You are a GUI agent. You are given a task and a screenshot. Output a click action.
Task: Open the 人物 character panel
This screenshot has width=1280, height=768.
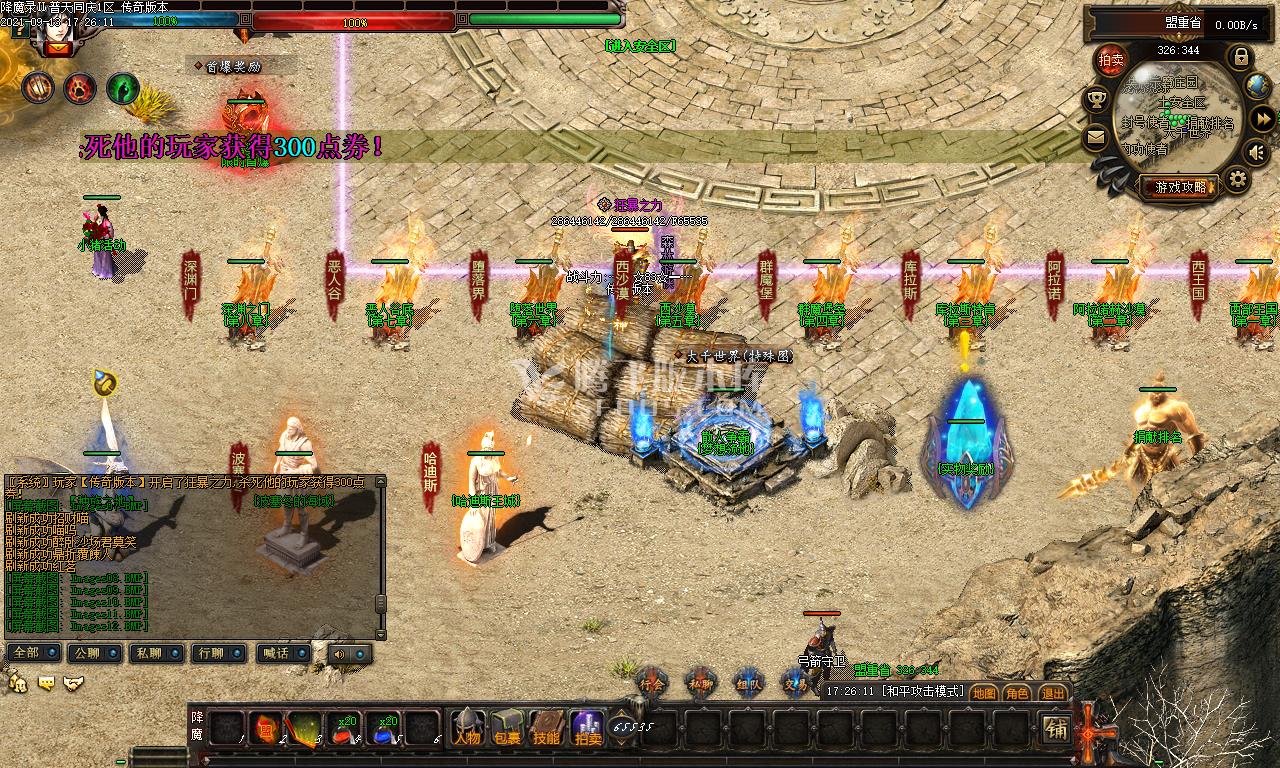tap(467, 728)
